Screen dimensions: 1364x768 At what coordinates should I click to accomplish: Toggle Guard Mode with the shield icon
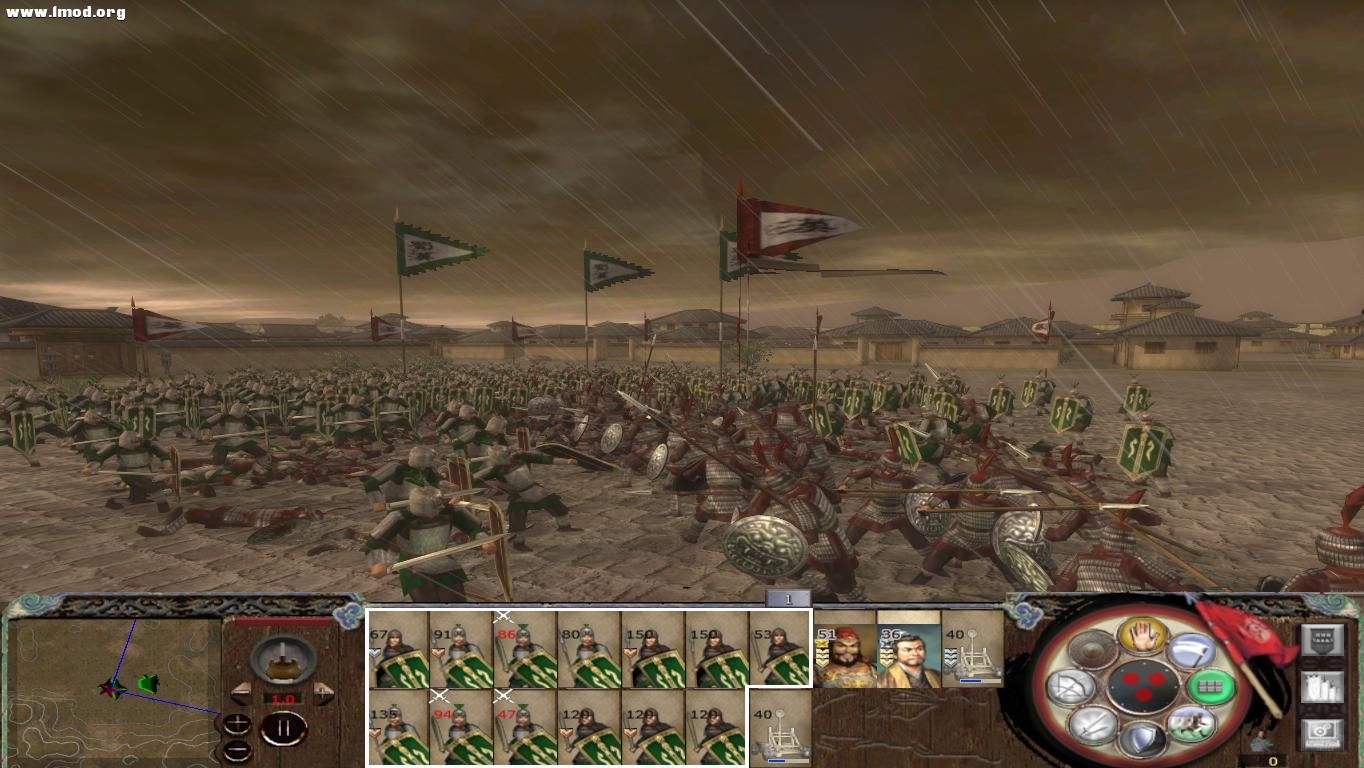1144,736
